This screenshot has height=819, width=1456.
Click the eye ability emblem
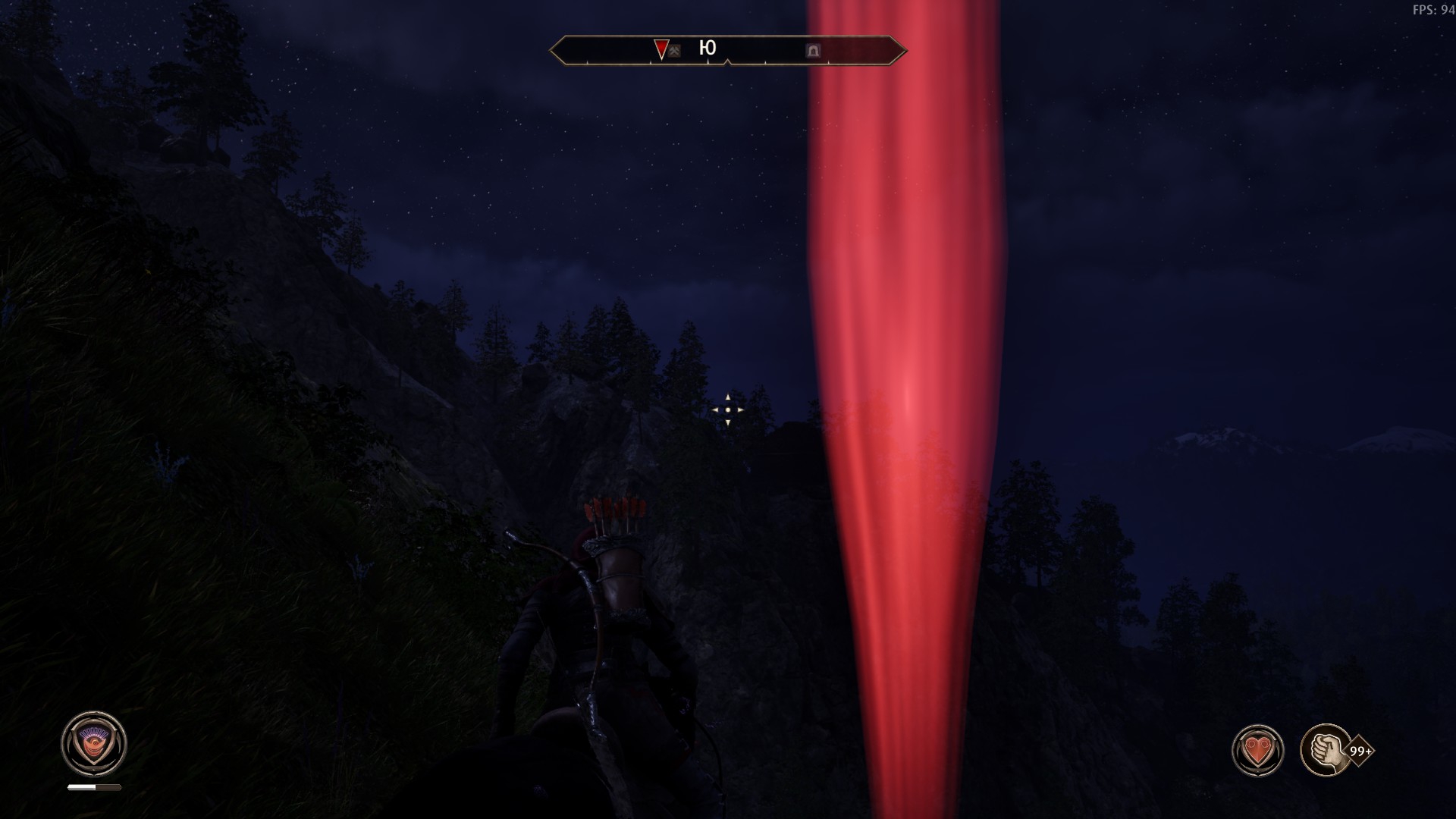94,744
